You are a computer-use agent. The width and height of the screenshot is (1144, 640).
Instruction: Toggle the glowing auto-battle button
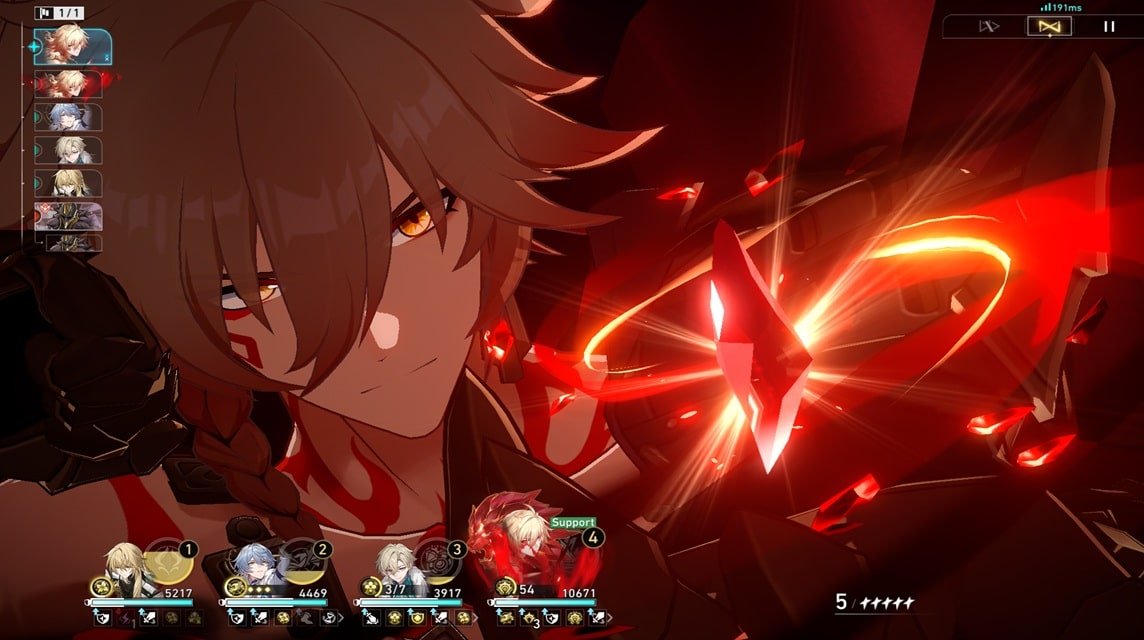[x=1049, y=27]
